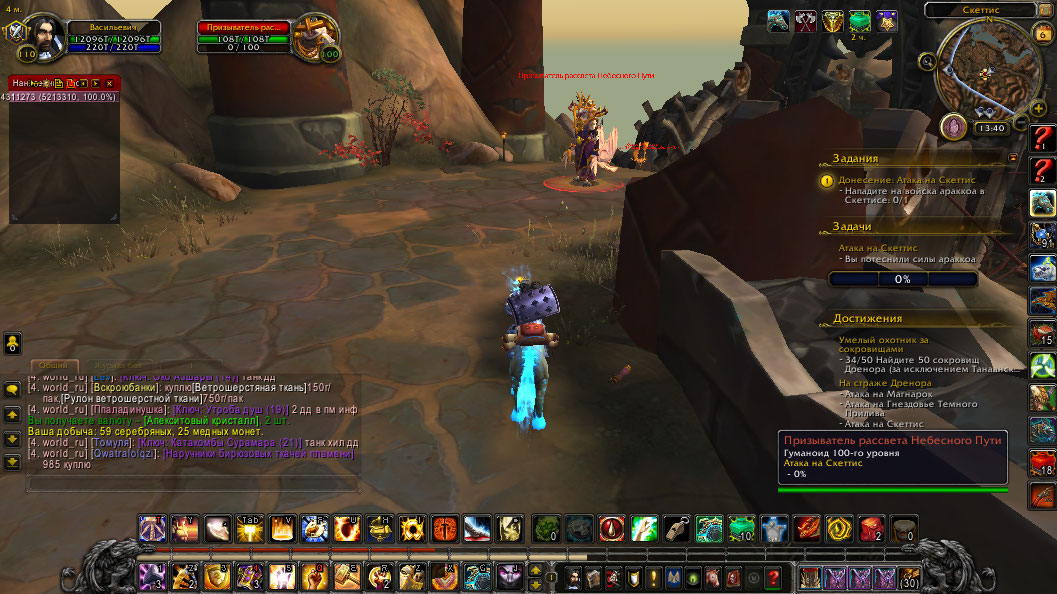Open the garrison report button by minimap
The image size is (1057, 594).
[x=954, y=127]
